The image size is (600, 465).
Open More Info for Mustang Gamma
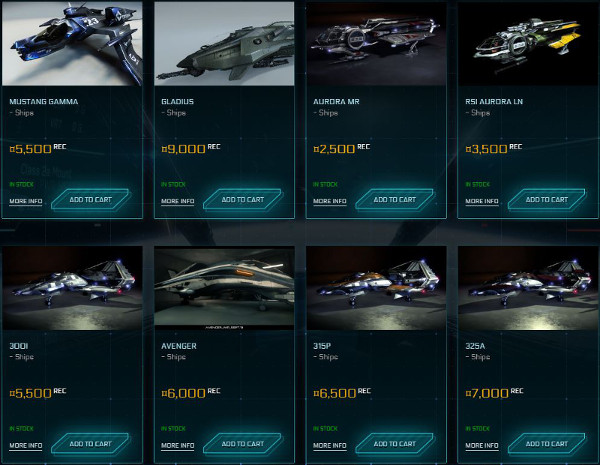[x=25, y=201]
